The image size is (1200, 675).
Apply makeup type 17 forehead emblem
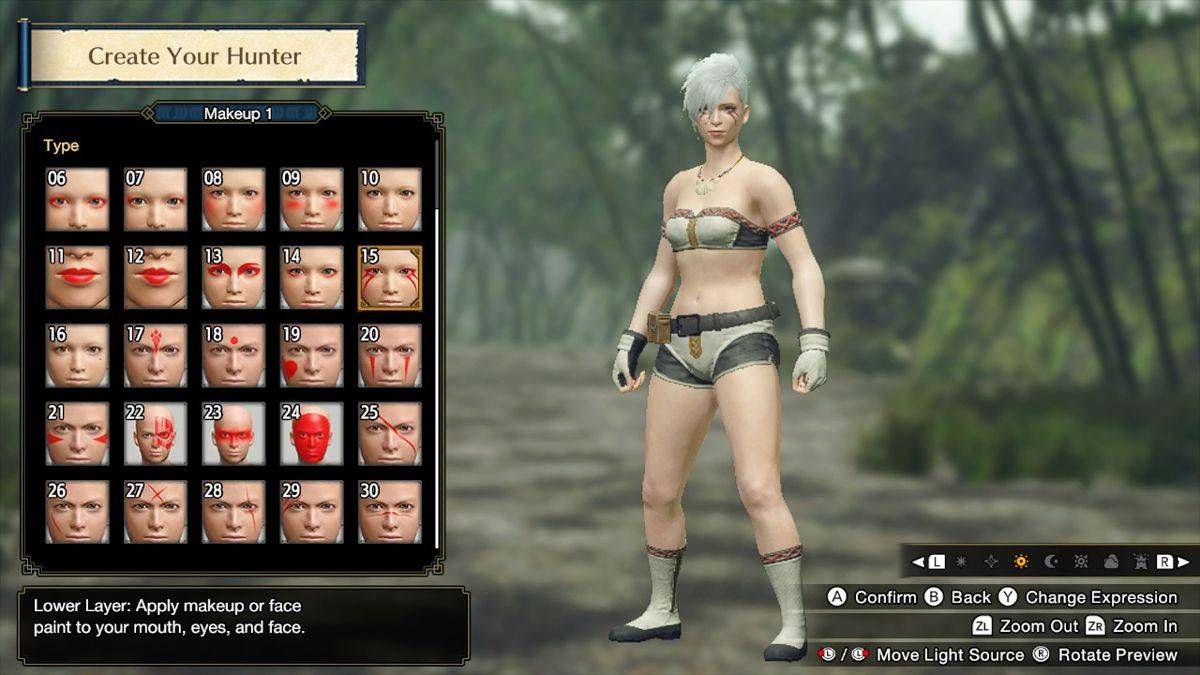pyautogui.click(x=155, y=355)
